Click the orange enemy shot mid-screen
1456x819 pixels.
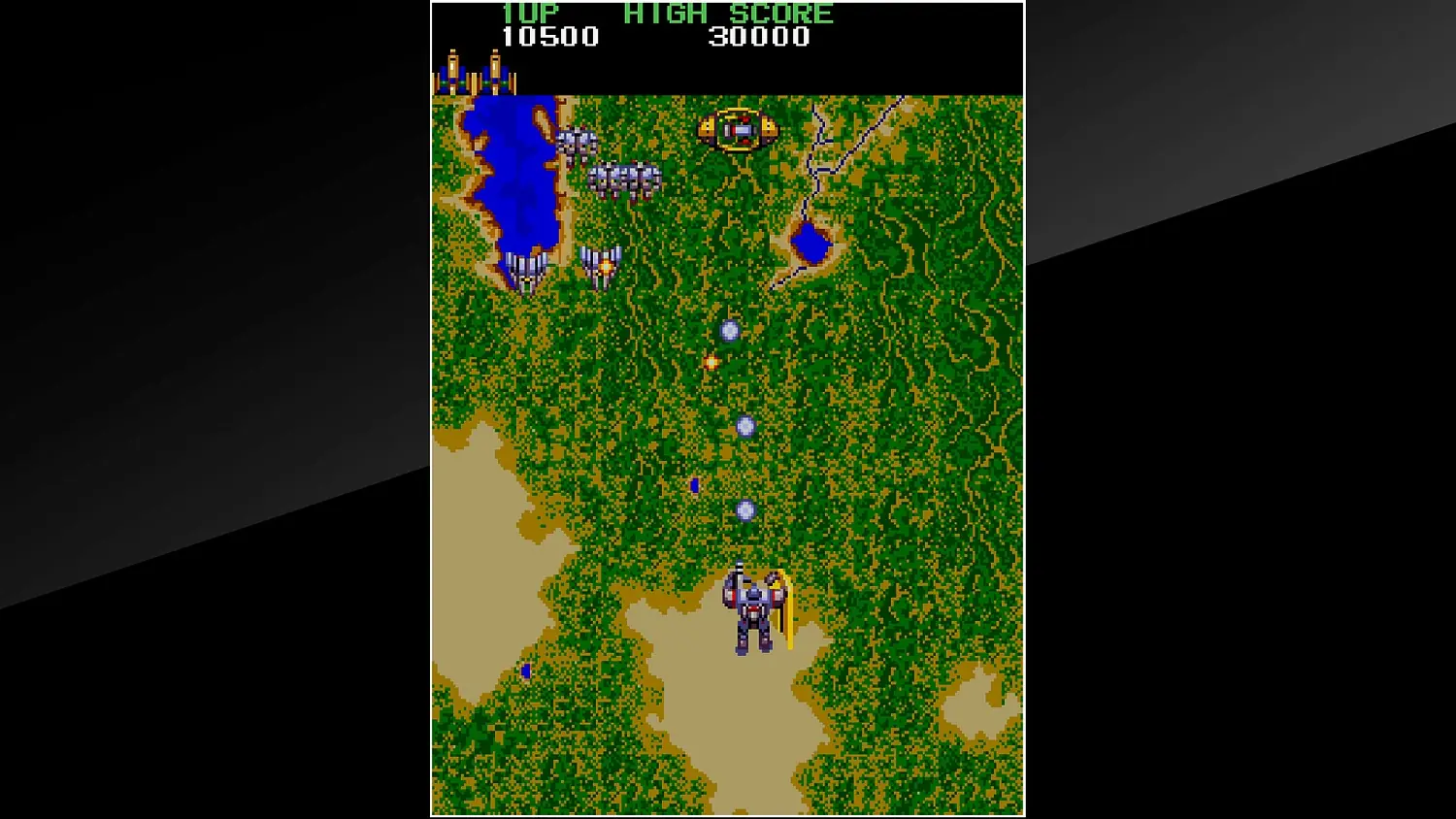[710, 363]
